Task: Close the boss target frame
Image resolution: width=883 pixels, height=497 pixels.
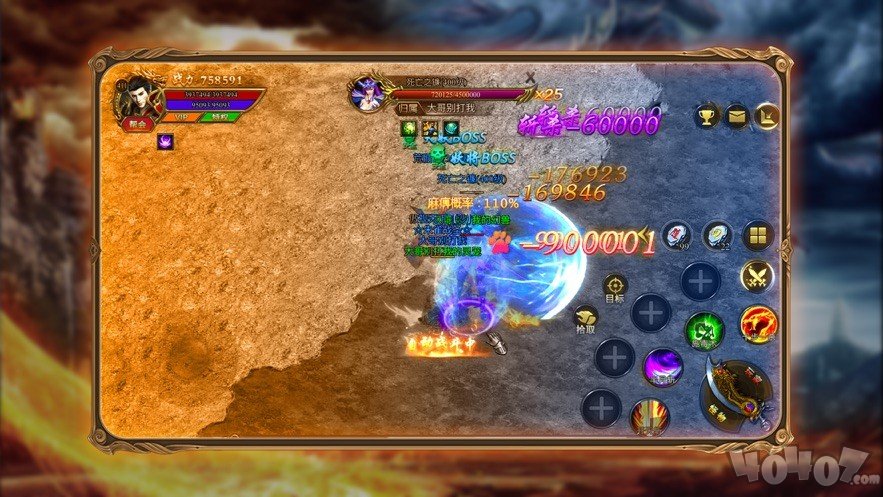Action: [530, 77]
